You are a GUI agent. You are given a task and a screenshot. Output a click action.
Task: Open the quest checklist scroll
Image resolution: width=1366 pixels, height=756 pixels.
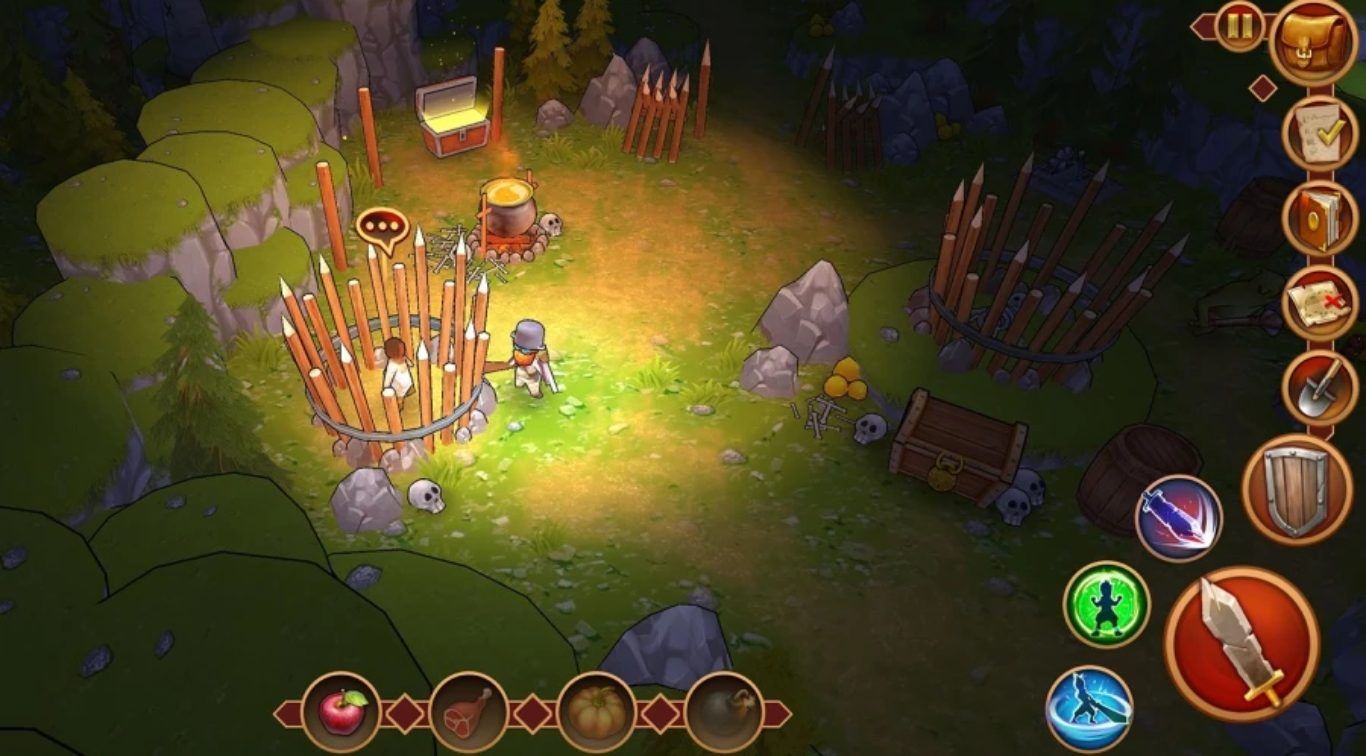pos(1319,134)
